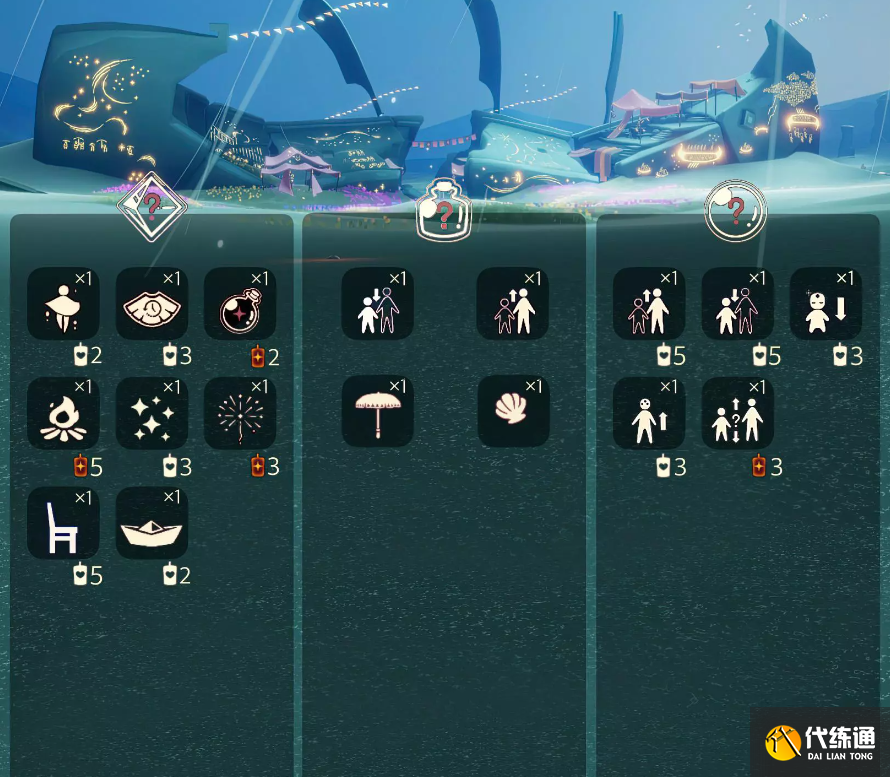890x777 pixels.
Task: Select the bonfire item
Action: click(x=63, y=414)
